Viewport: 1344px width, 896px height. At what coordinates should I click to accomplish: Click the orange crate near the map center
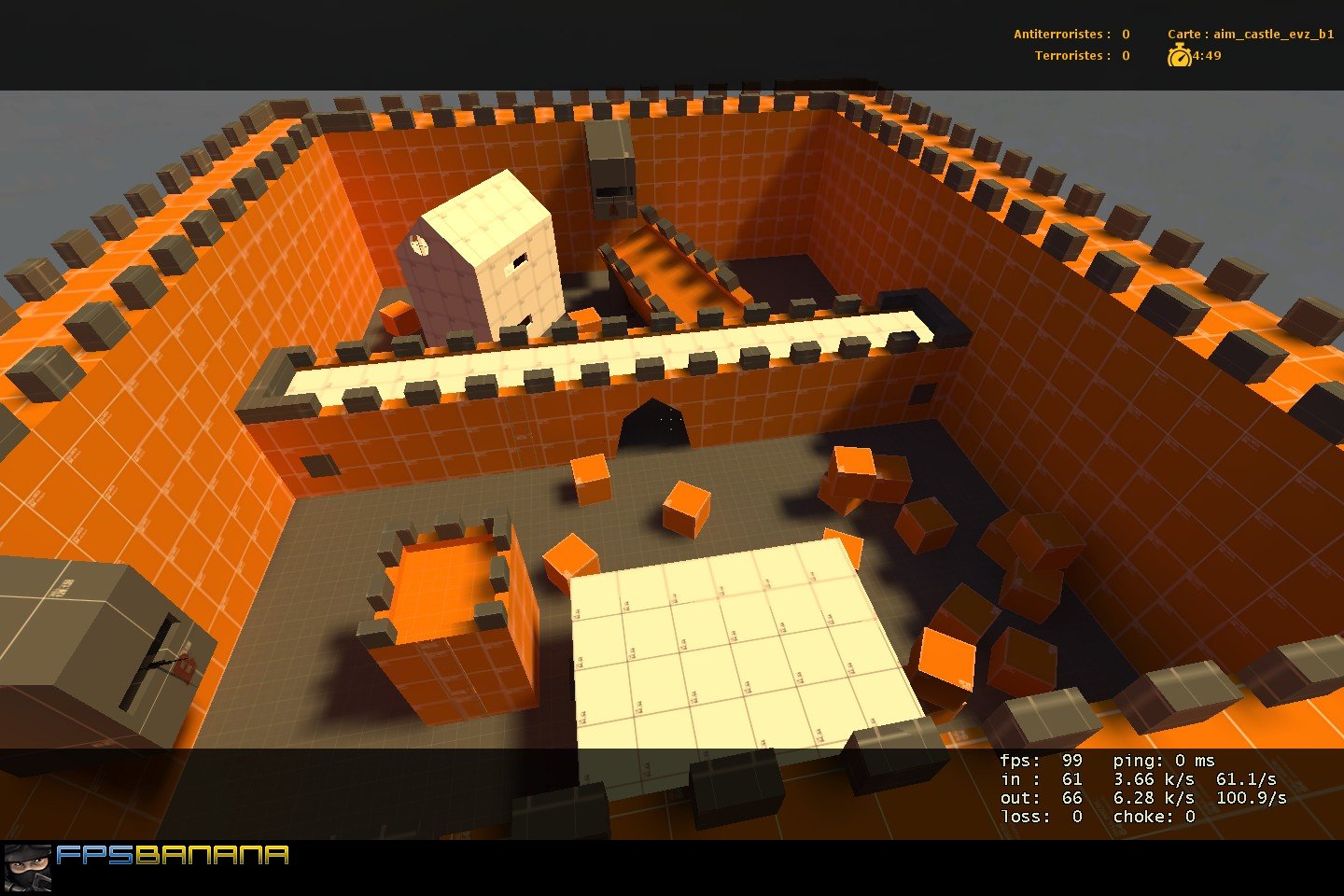(x=686, y=509)
